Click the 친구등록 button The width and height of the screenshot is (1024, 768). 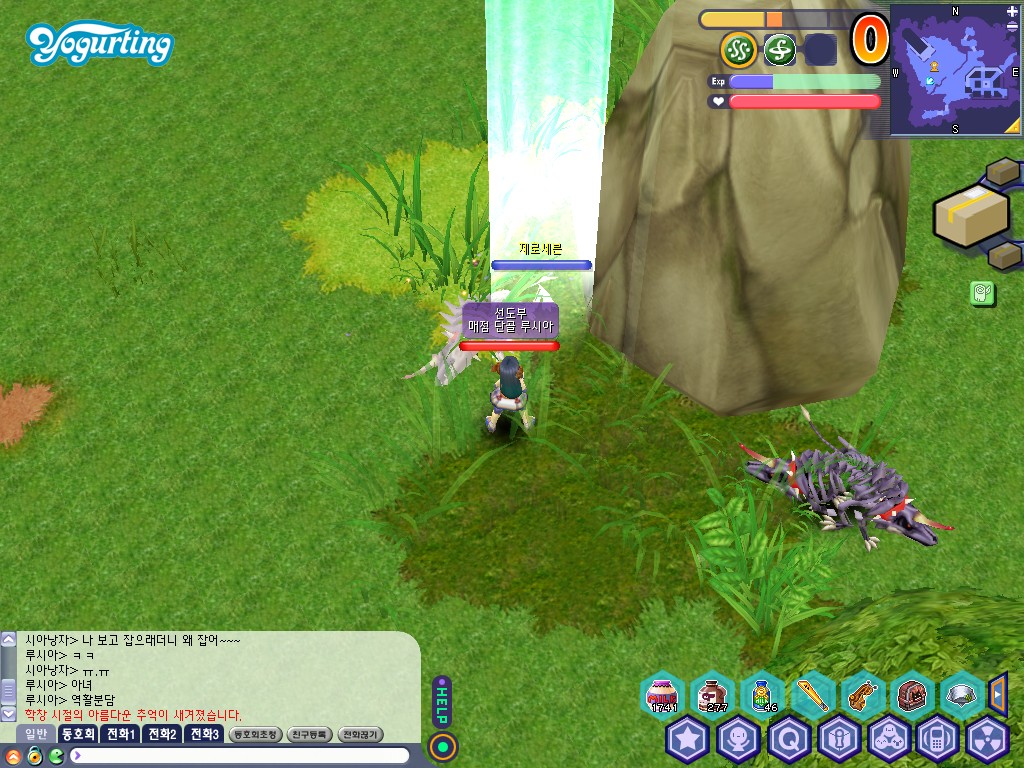(x=310, y=734)
